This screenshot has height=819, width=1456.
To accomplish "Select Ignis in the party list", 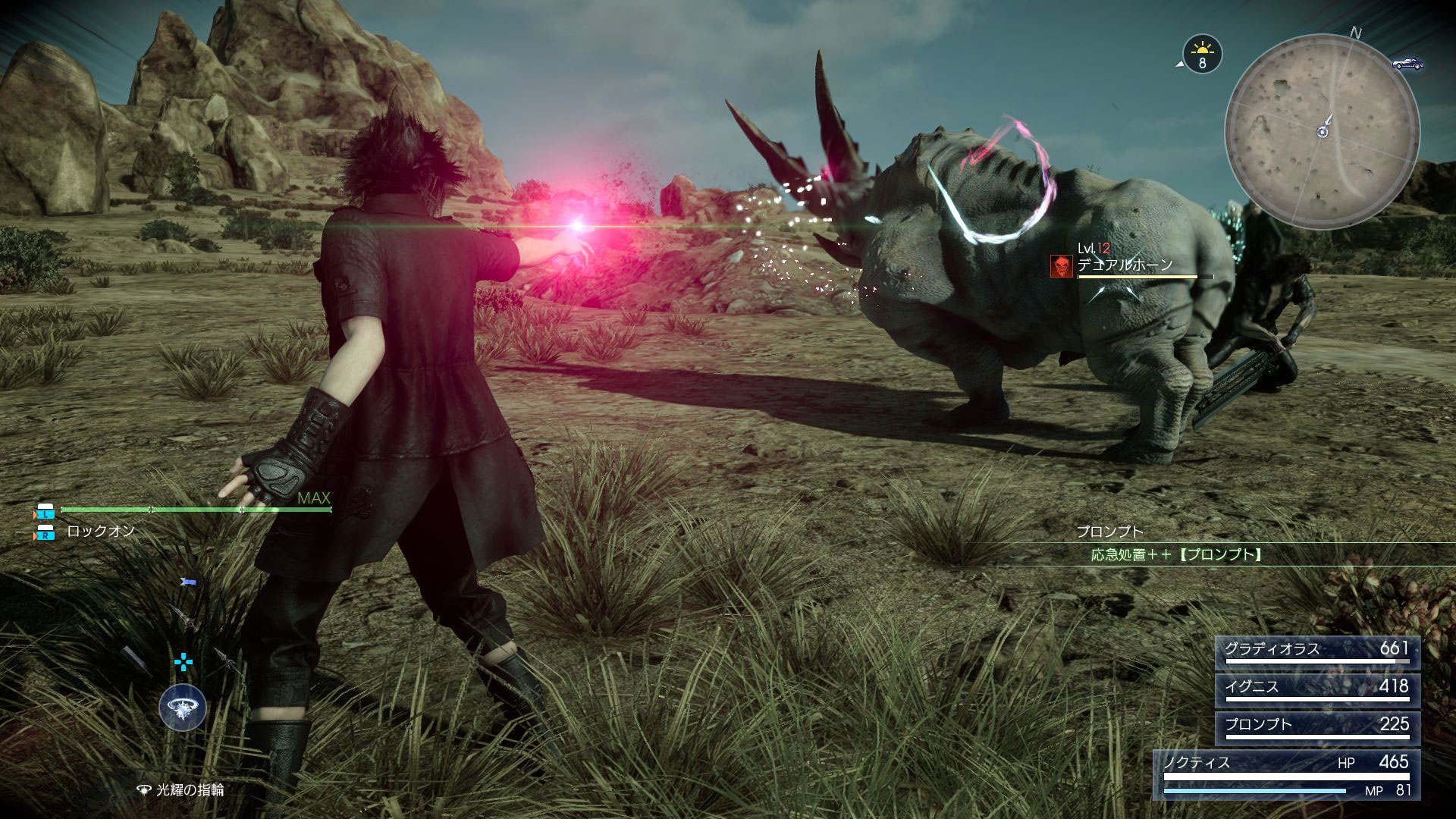I will (x=1317, y=689).
